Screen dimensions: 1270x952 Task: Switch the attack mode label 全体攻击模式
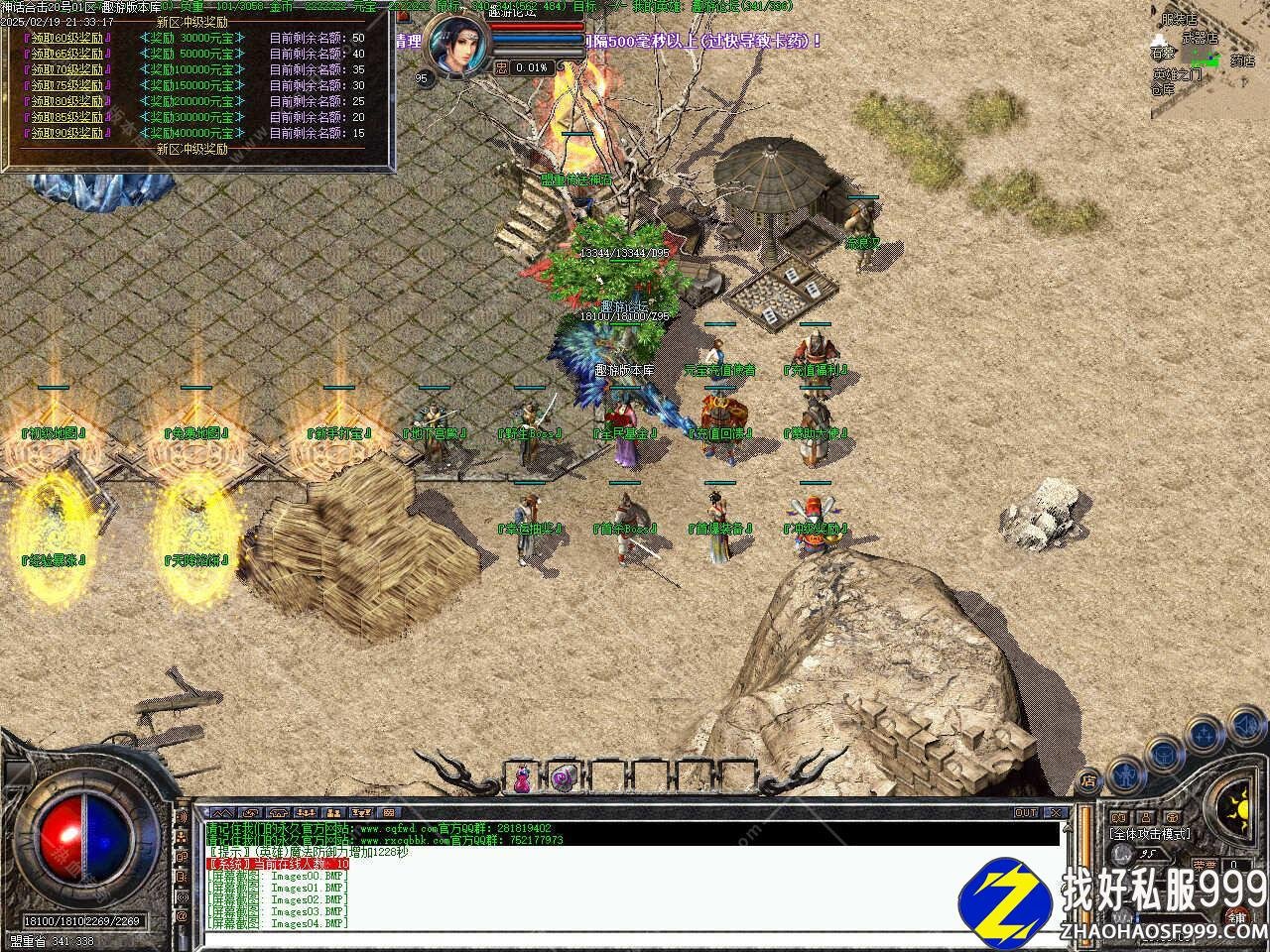(1149, 834)
